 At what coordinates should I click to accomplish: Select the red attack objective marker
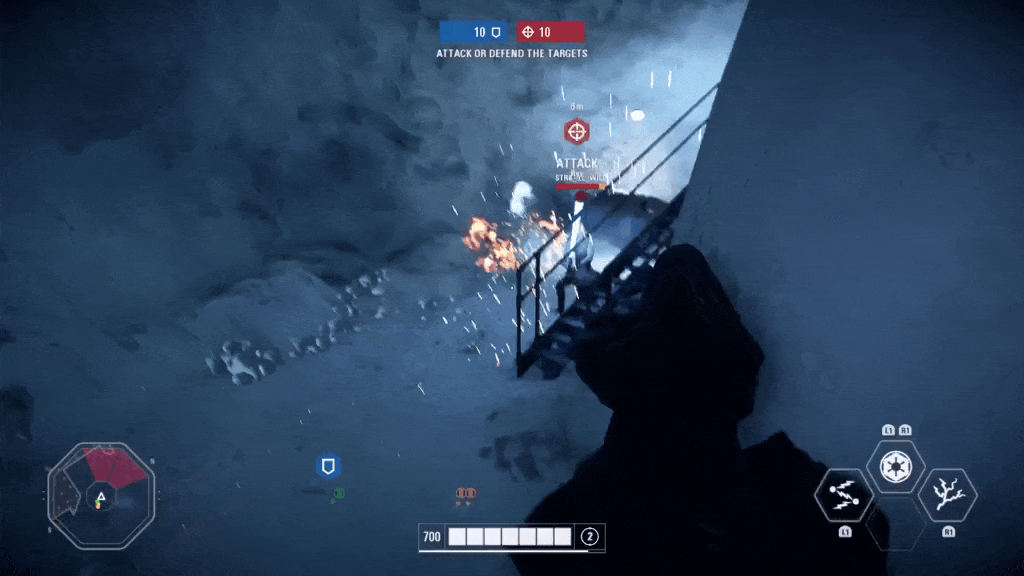point(576,131)
